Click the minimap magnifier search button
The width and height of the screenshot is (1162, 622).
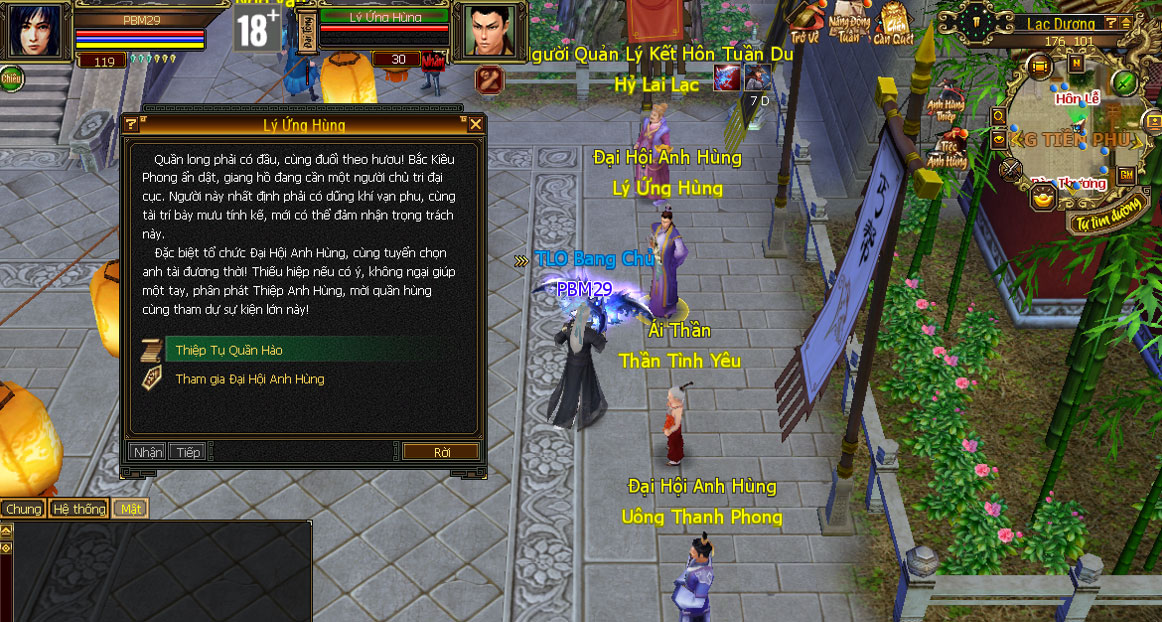[998, 117]
